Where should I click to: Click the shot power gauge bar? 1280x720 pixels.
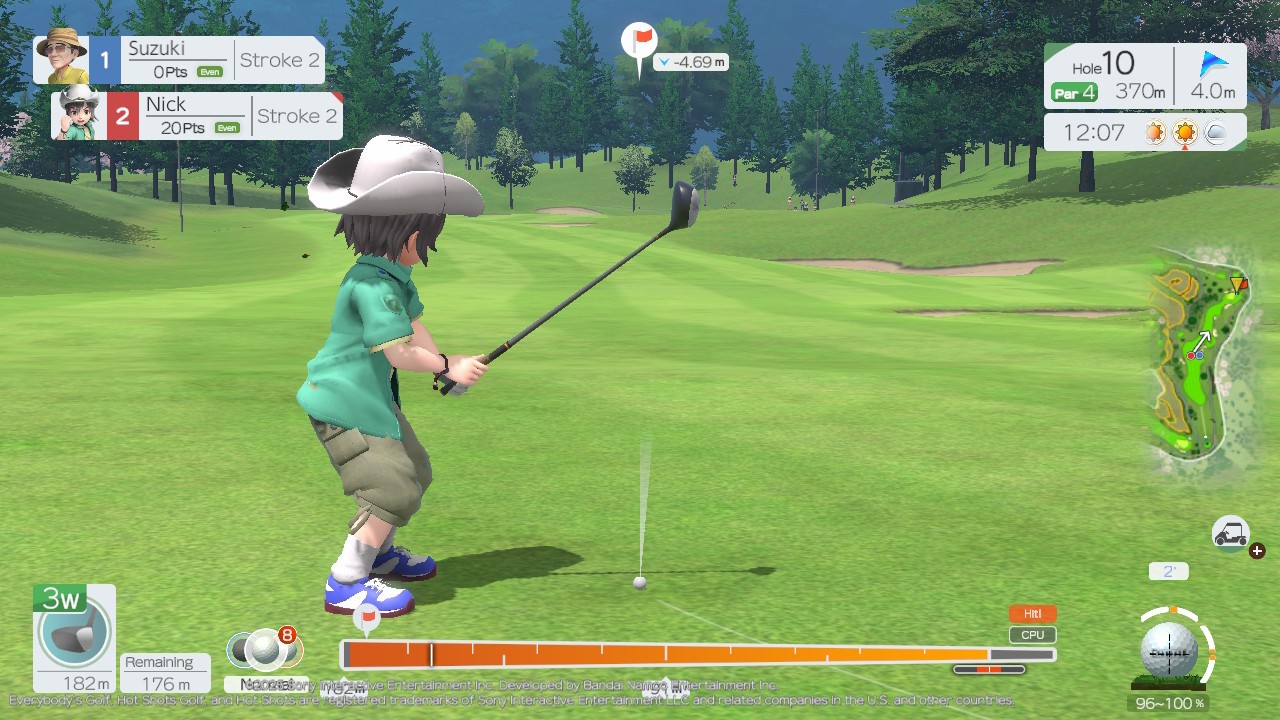(x=697, y=655)
